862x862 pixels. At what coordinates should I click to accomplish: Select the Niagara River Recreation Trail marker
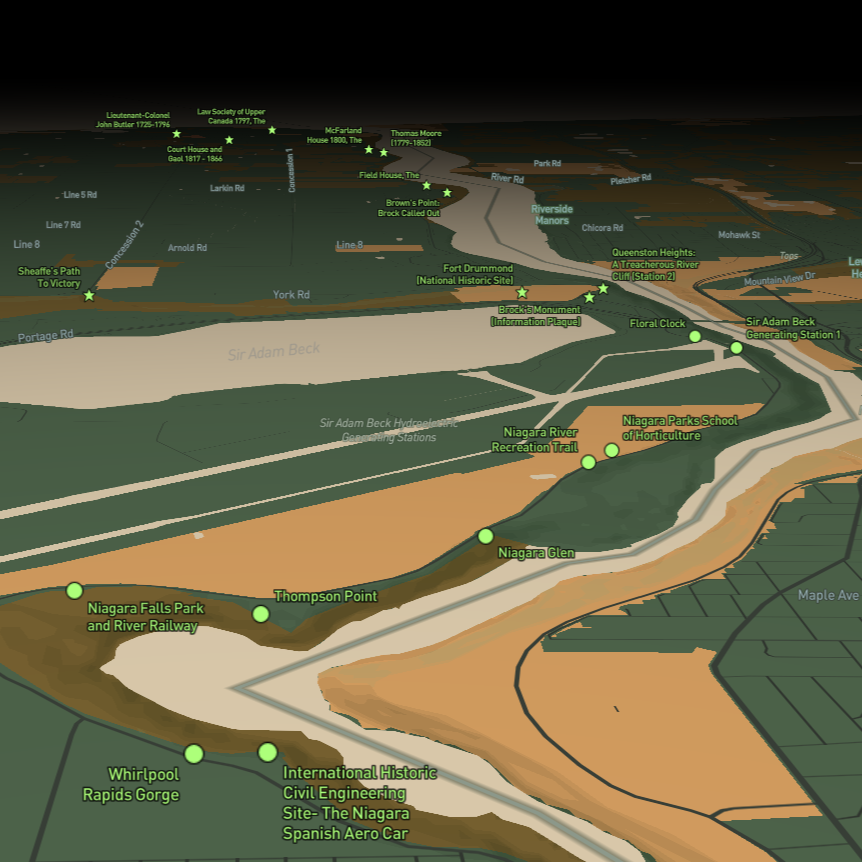point(589,462)
